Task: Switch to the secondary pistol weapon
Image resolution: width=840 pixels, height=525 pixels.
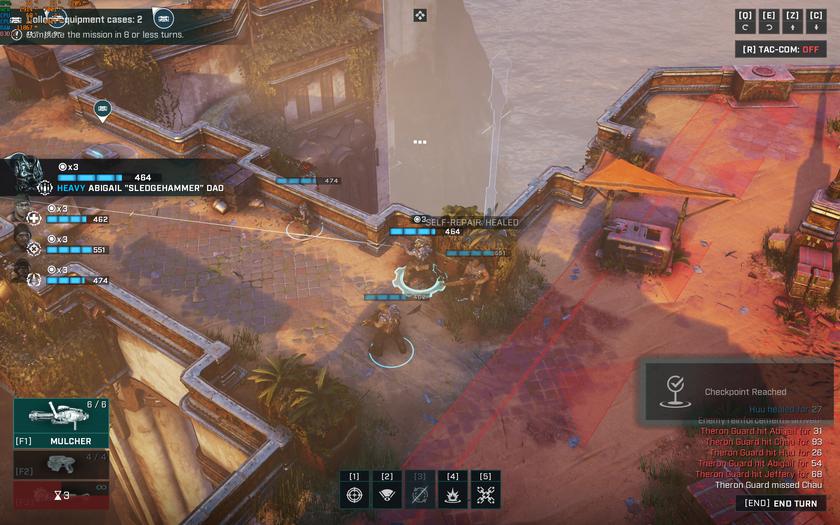Action: (61, 465)
